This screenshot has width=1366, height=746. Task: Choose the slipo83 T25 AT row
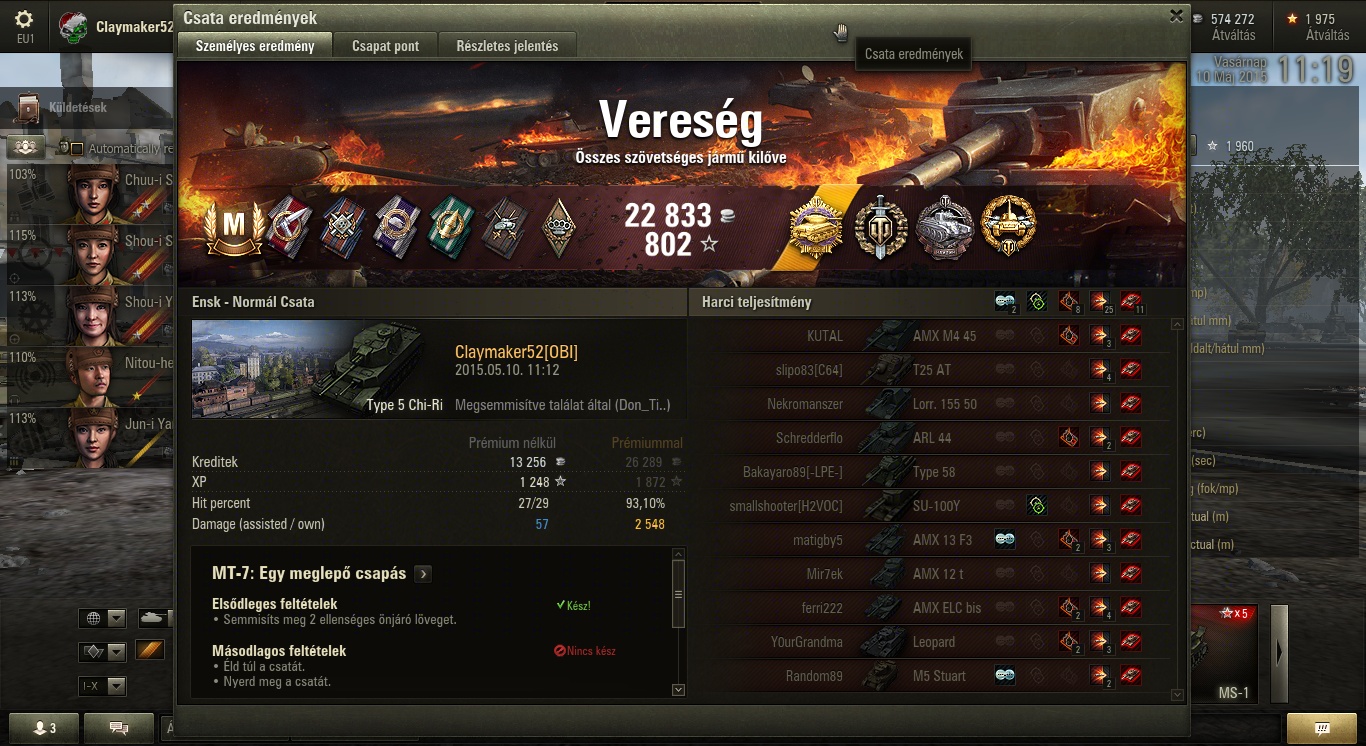click(x=930, y=370)
